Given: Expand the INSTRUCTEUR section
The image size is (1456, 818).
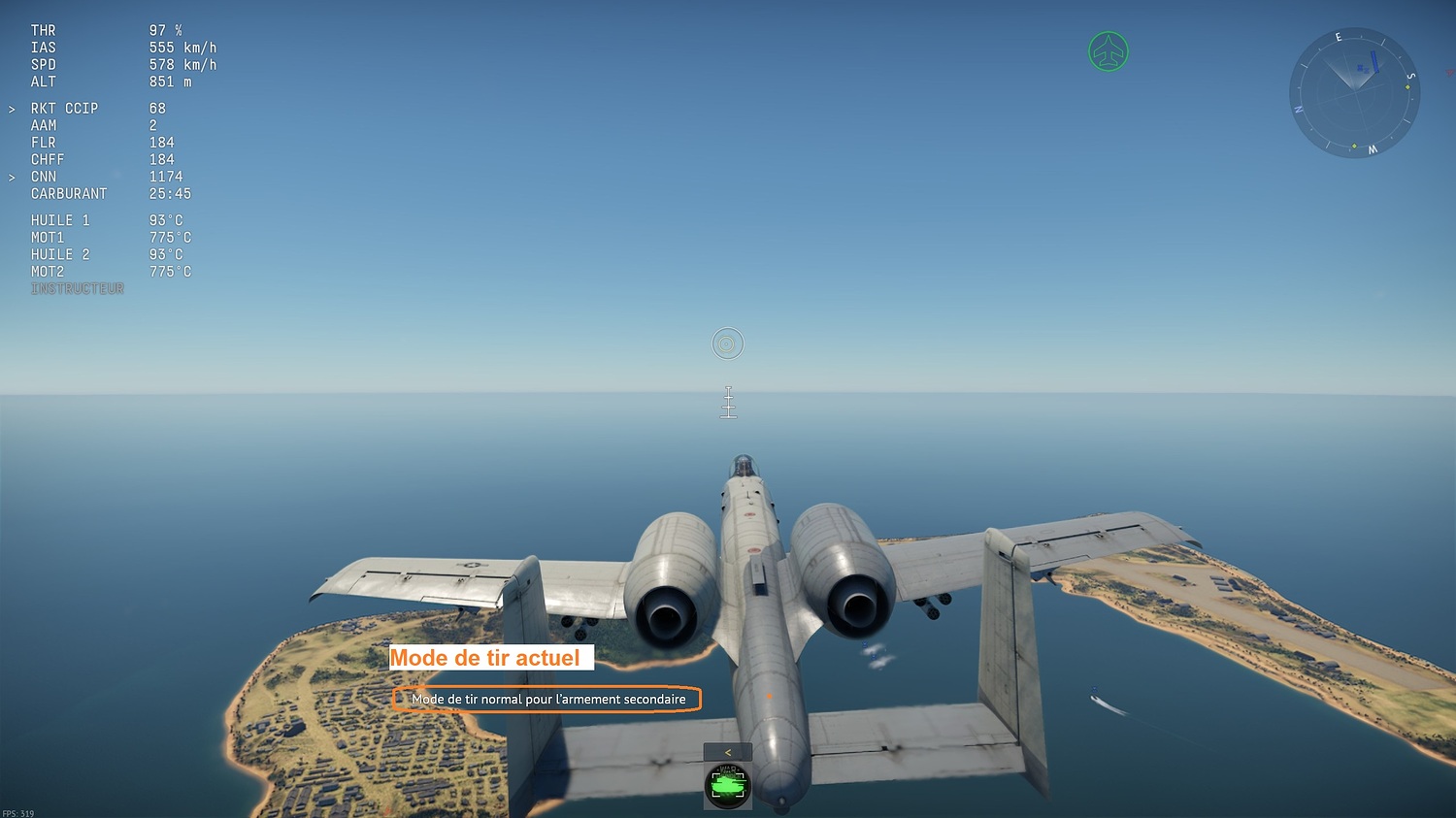Looking at the screenshot, I should point(78,288).
